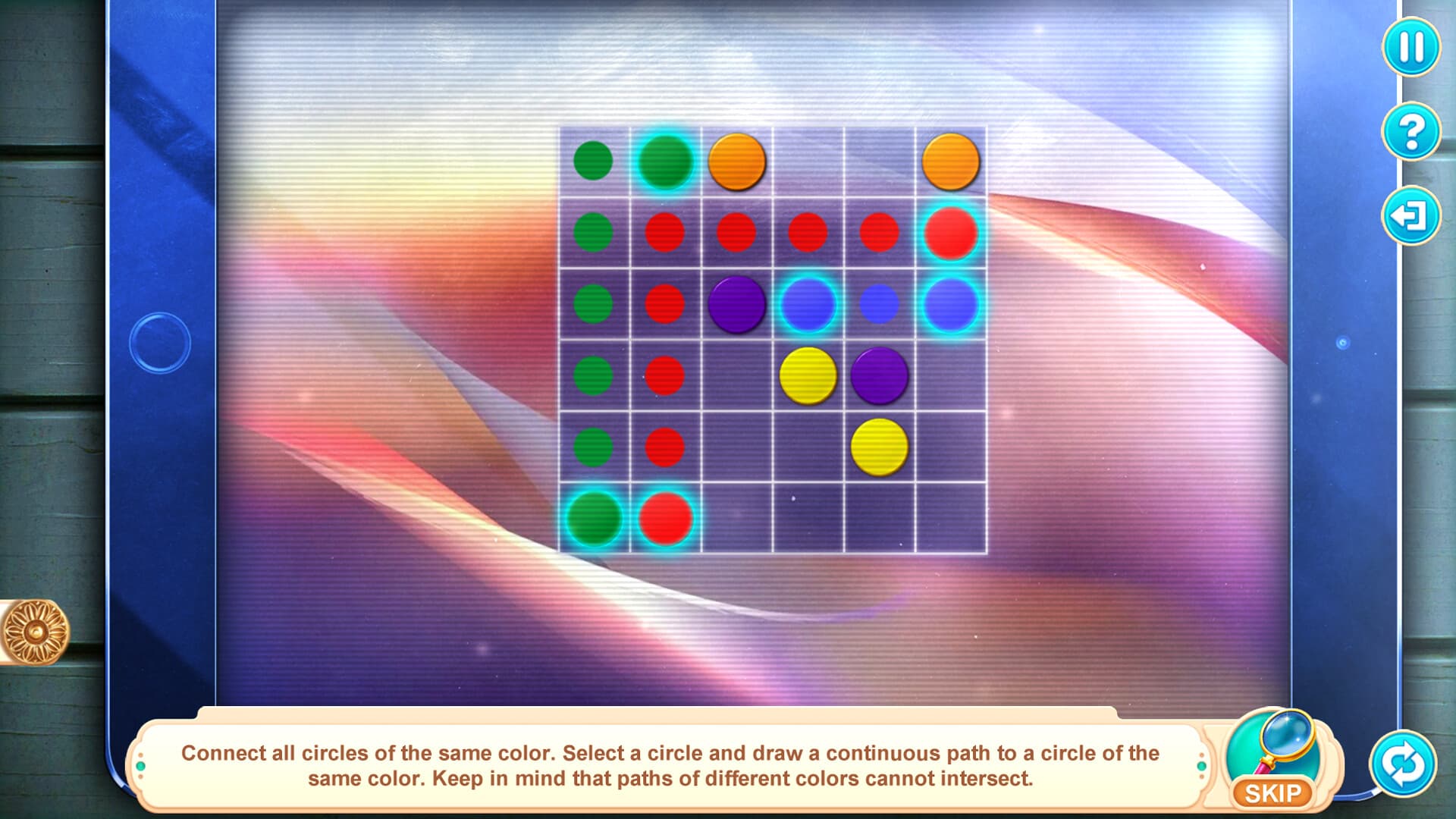Viewport: 1456px width, 819px height.
Task: Pause the puzzle game
Action: click(1412, 47)
